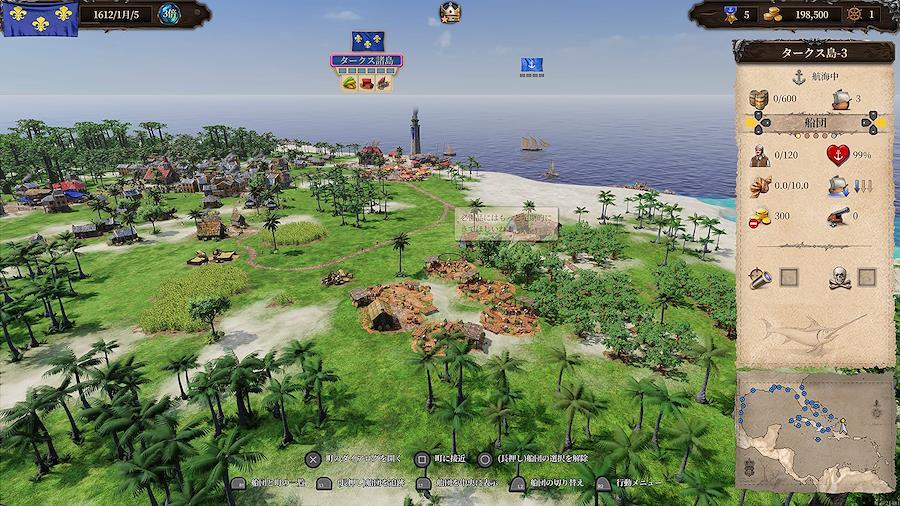Open the crown rank emblem
This screenshot has height=506, width=900.
click(x=450, y=13)
